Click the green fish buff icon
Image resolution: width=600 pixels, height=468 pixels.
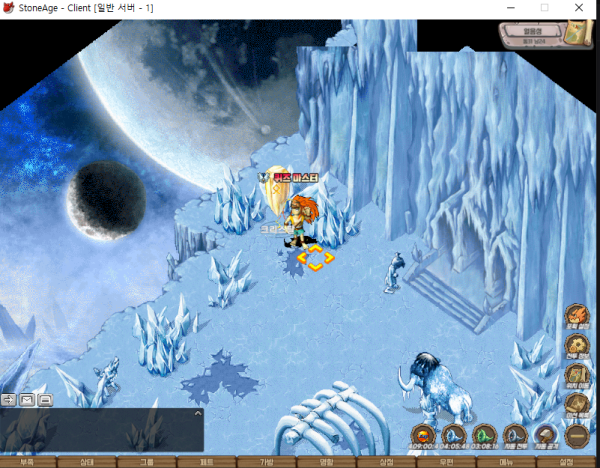point(485,435)
